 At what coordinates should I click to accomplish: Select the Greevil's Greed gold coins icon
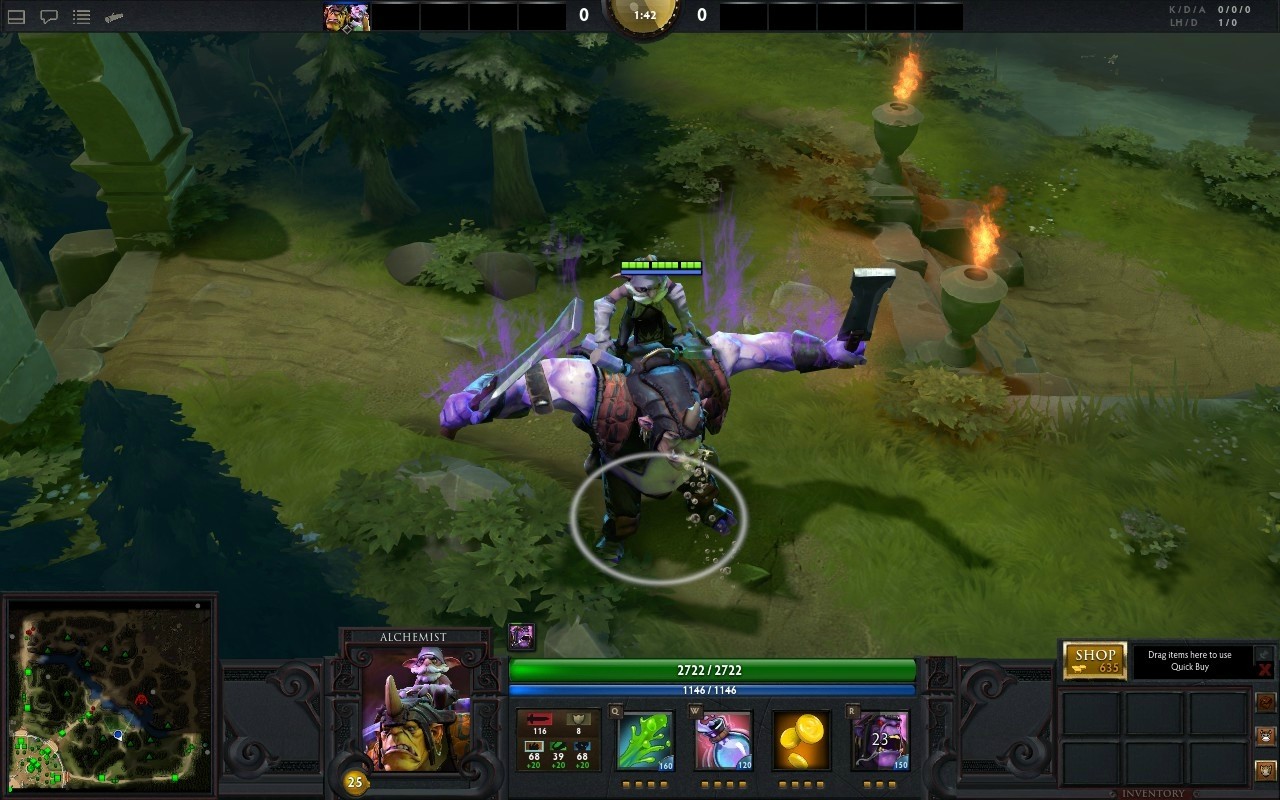pos(801,741)
